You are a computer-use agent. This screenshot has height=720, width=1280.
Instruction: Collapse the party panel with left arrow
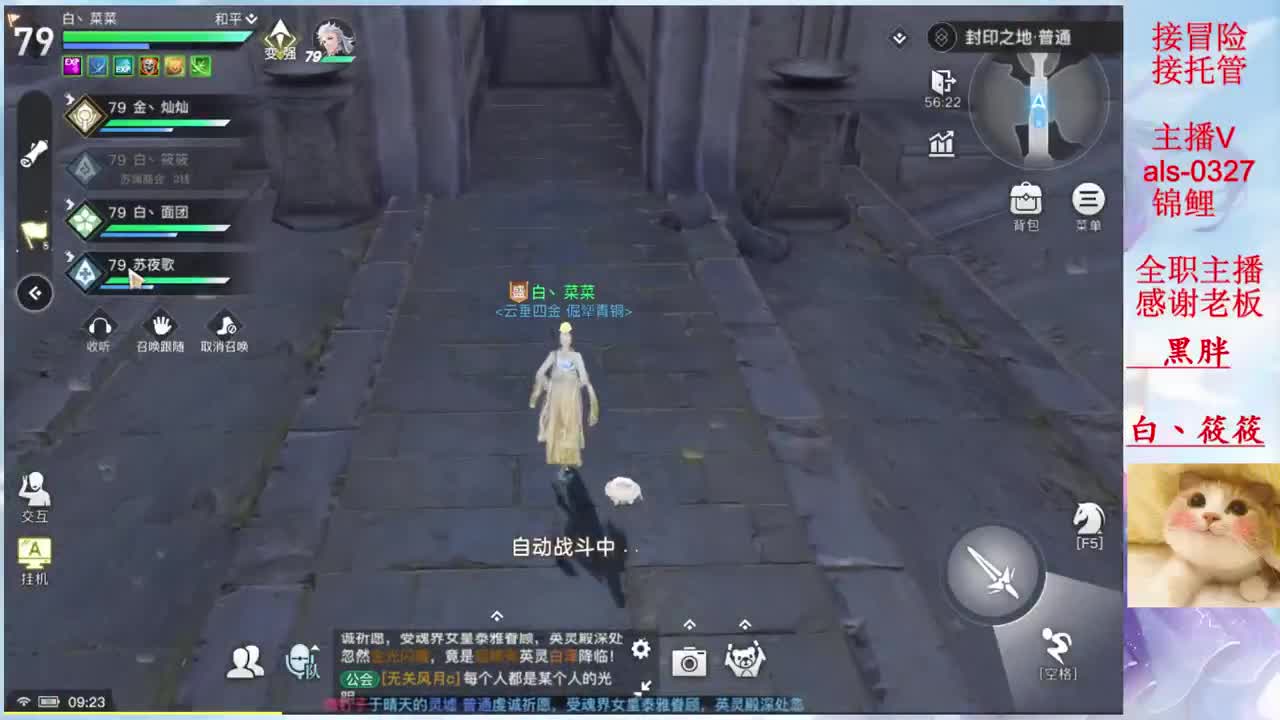point(34,293)
